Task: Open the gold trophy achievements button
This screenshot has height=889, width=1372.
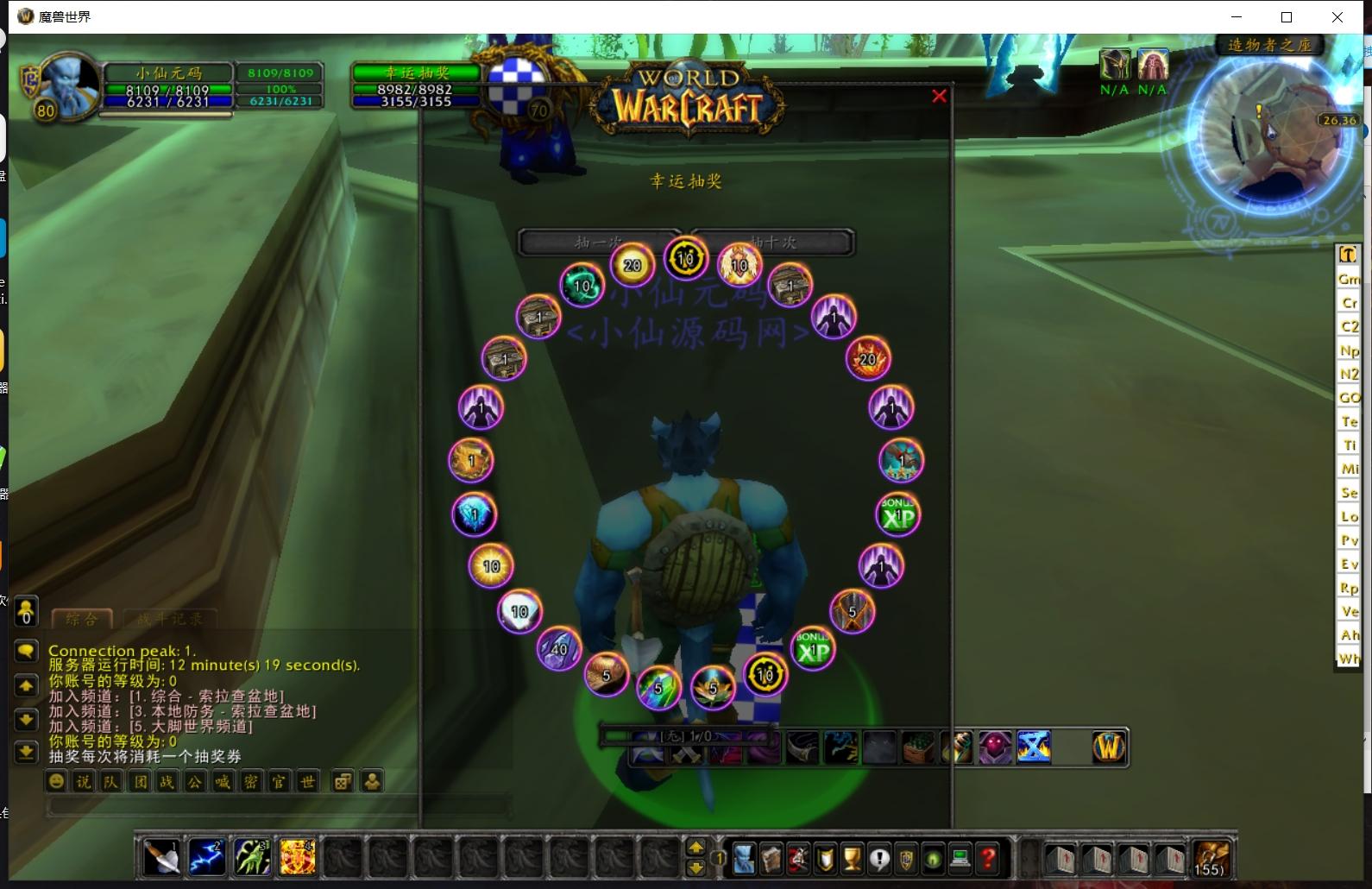Action: pyautogui.click(x=852, y=859)
